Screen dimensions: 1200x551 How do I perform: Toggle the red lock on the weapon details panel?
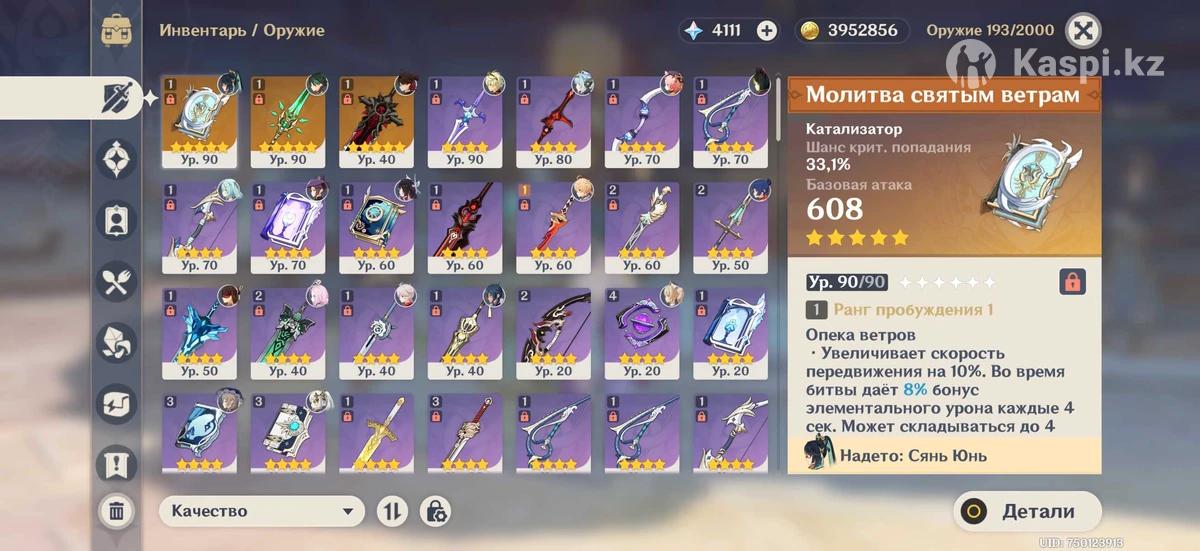[x=1072, y=282]
